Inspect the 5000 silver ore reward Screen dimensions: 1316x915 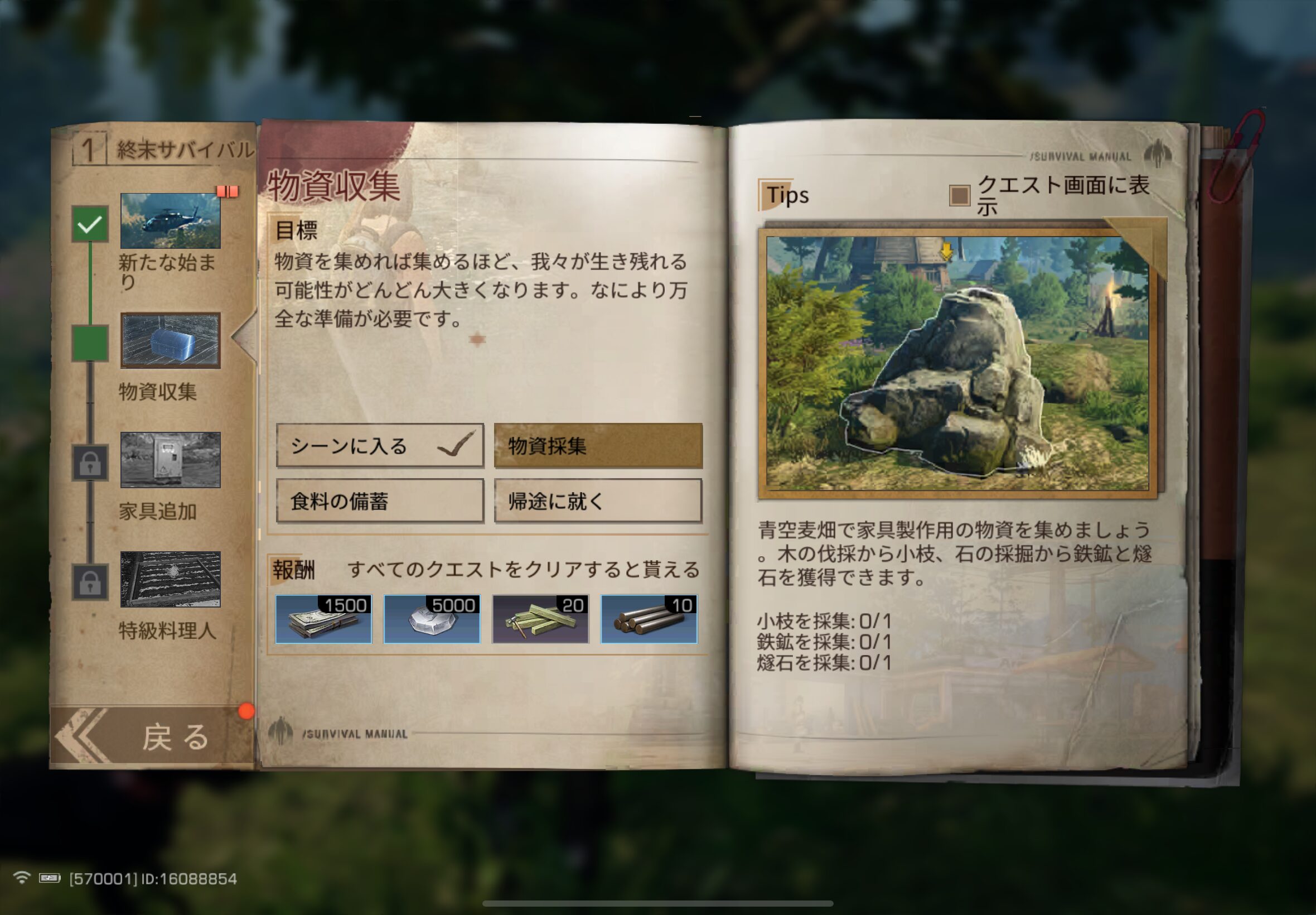[x=432, y=619]
